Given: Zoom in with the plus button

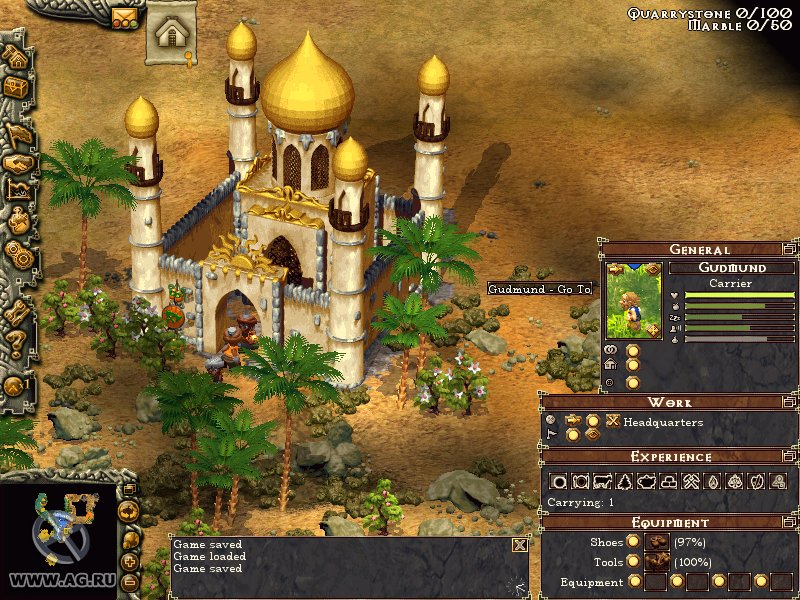Looking at the screenshot, I should (129, 562).
